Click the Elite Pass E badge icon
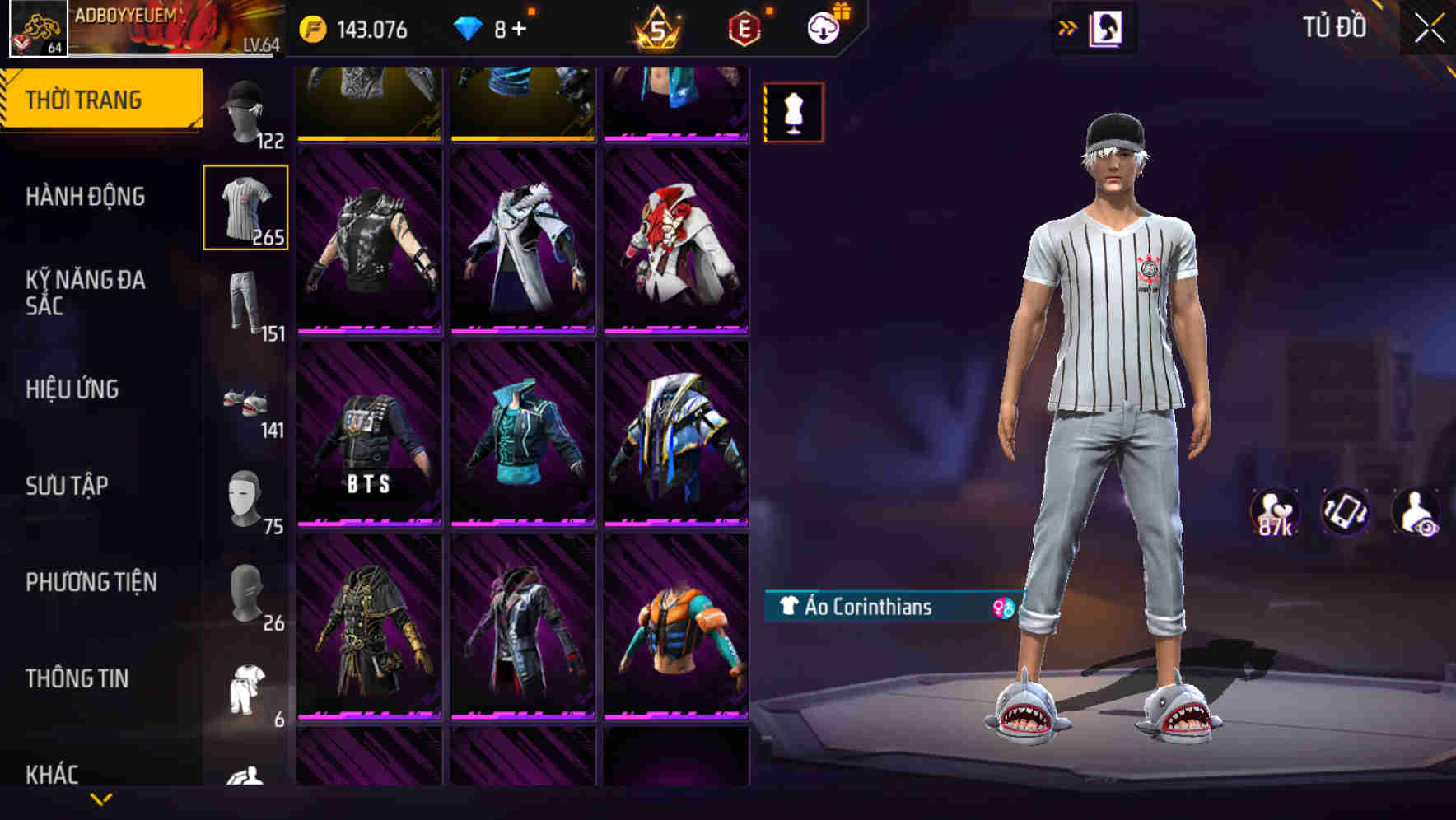This screenshot has width=1456, height=820. [744, 27]
